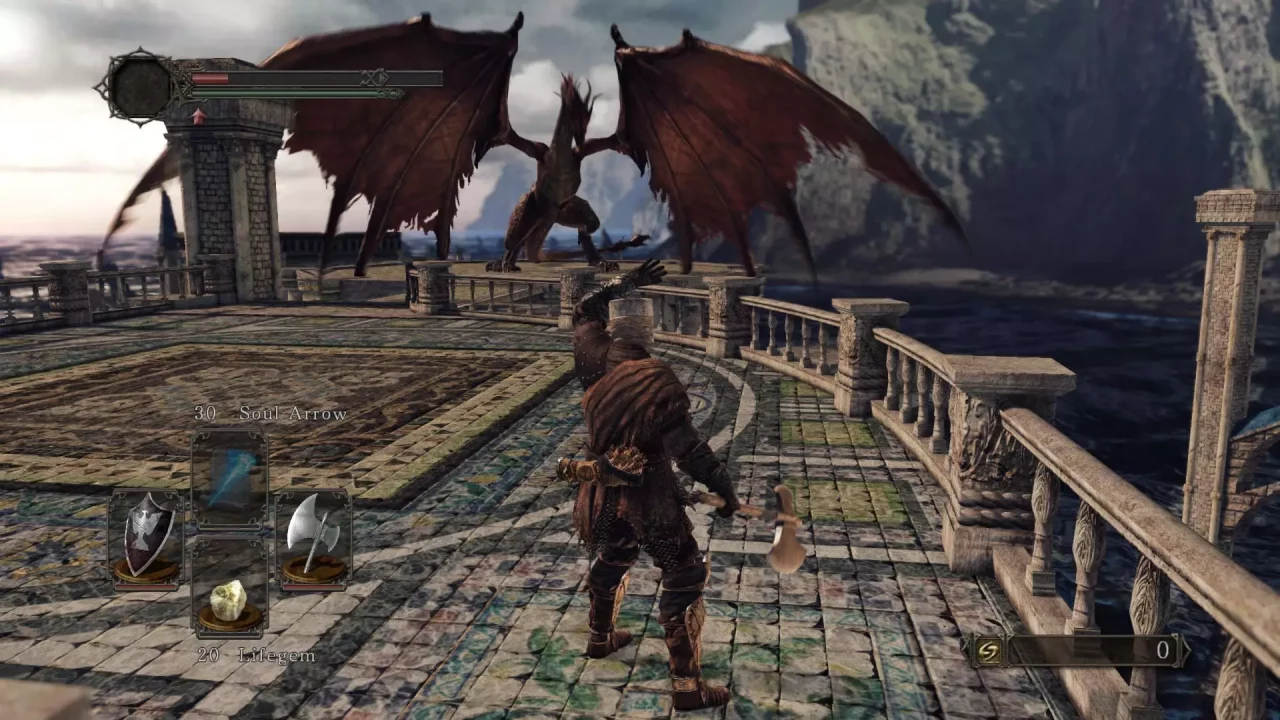
Task: Click the souls total reading 0
Action: [1161, 650]
